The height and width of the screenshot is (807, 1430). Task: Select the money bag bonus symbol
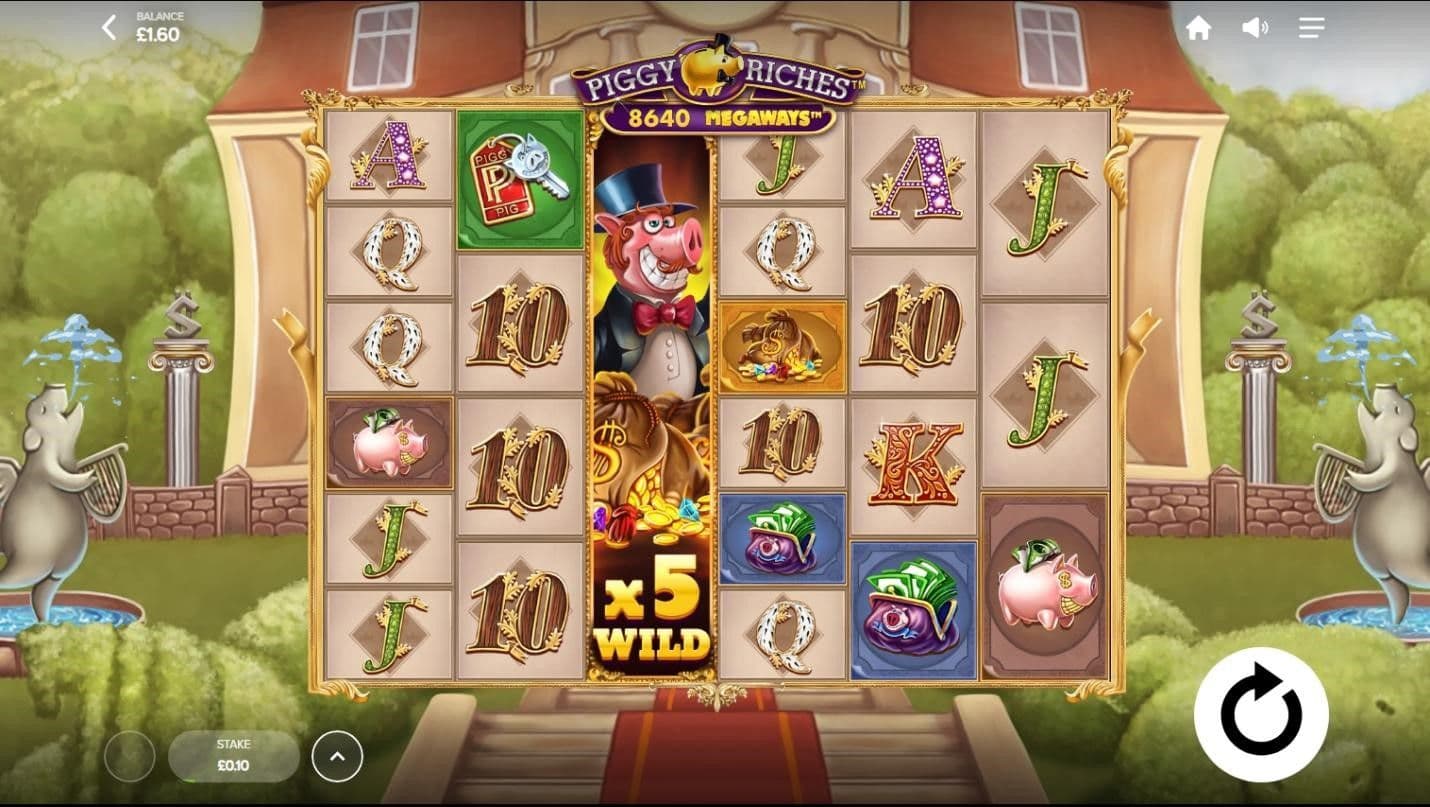point(785,345)
